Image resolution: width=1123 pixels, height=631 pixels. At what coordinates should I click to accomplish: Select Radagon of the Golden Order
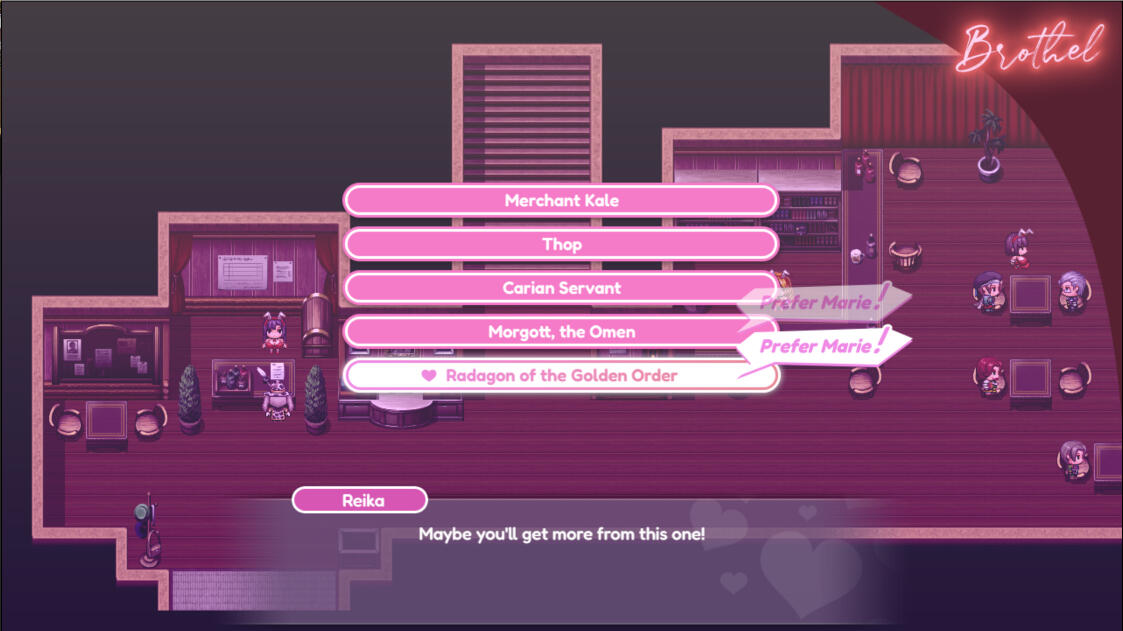tap(560, 376)
